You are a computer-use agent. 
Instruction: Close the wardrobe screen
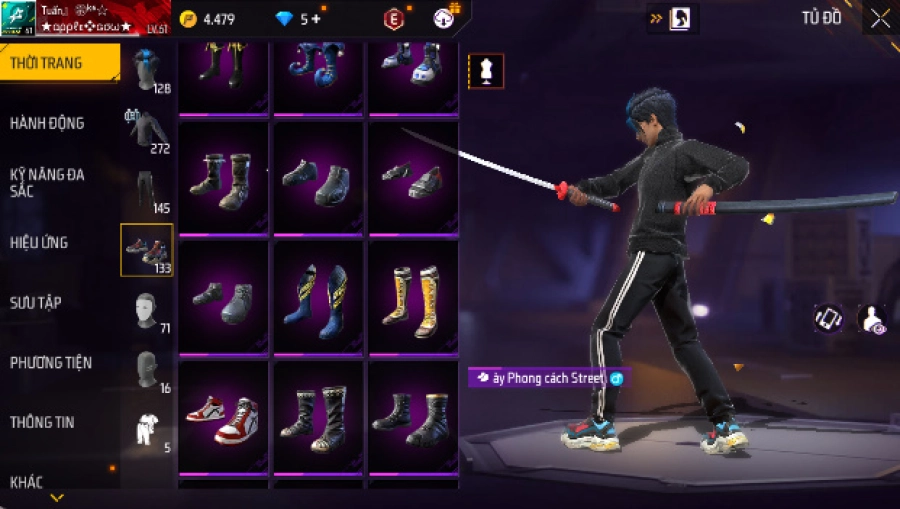tap(879, 19)
